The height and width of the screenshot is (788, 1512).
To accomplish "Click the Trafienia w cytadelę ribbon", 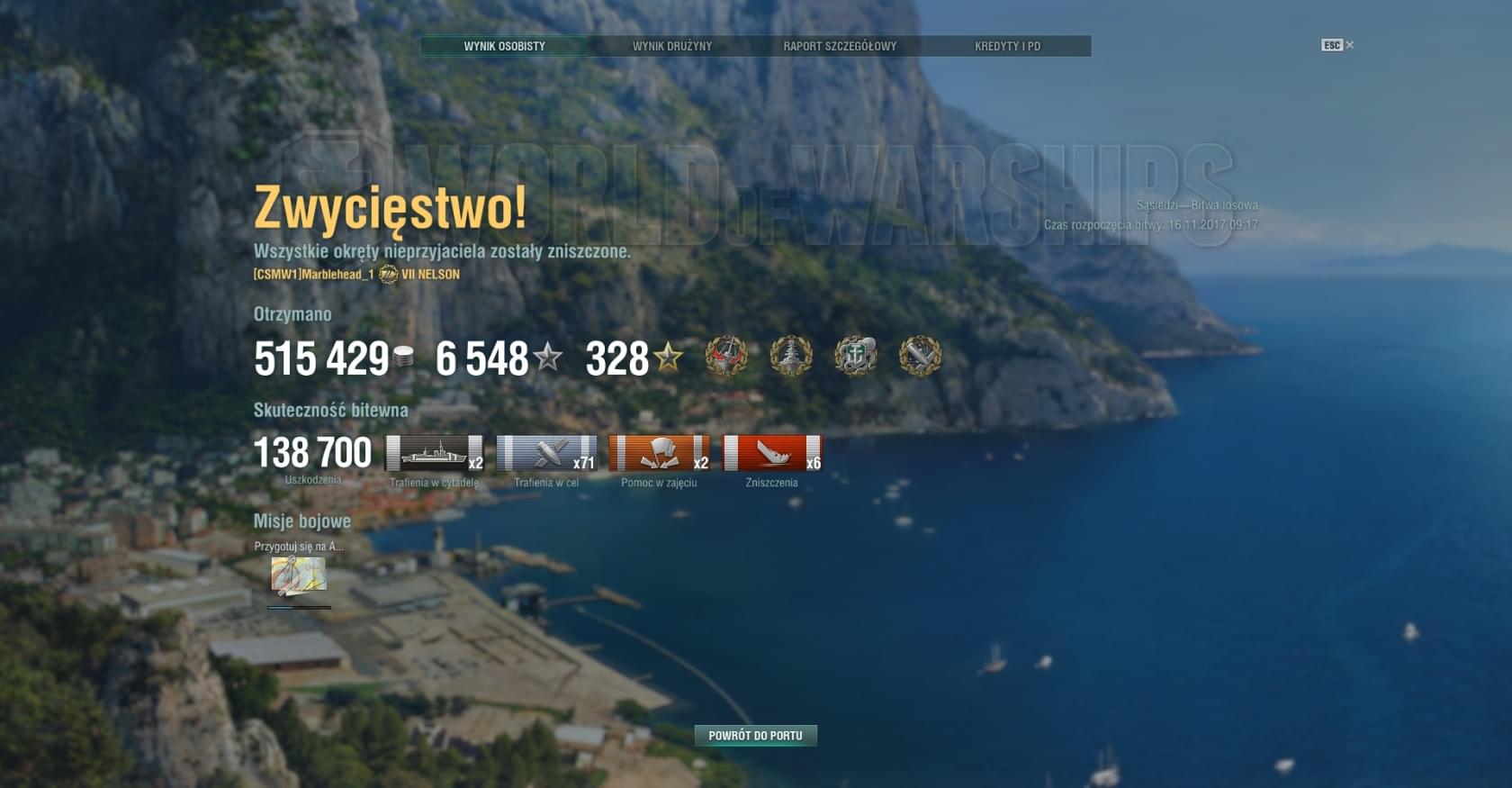I will point(435,453).
